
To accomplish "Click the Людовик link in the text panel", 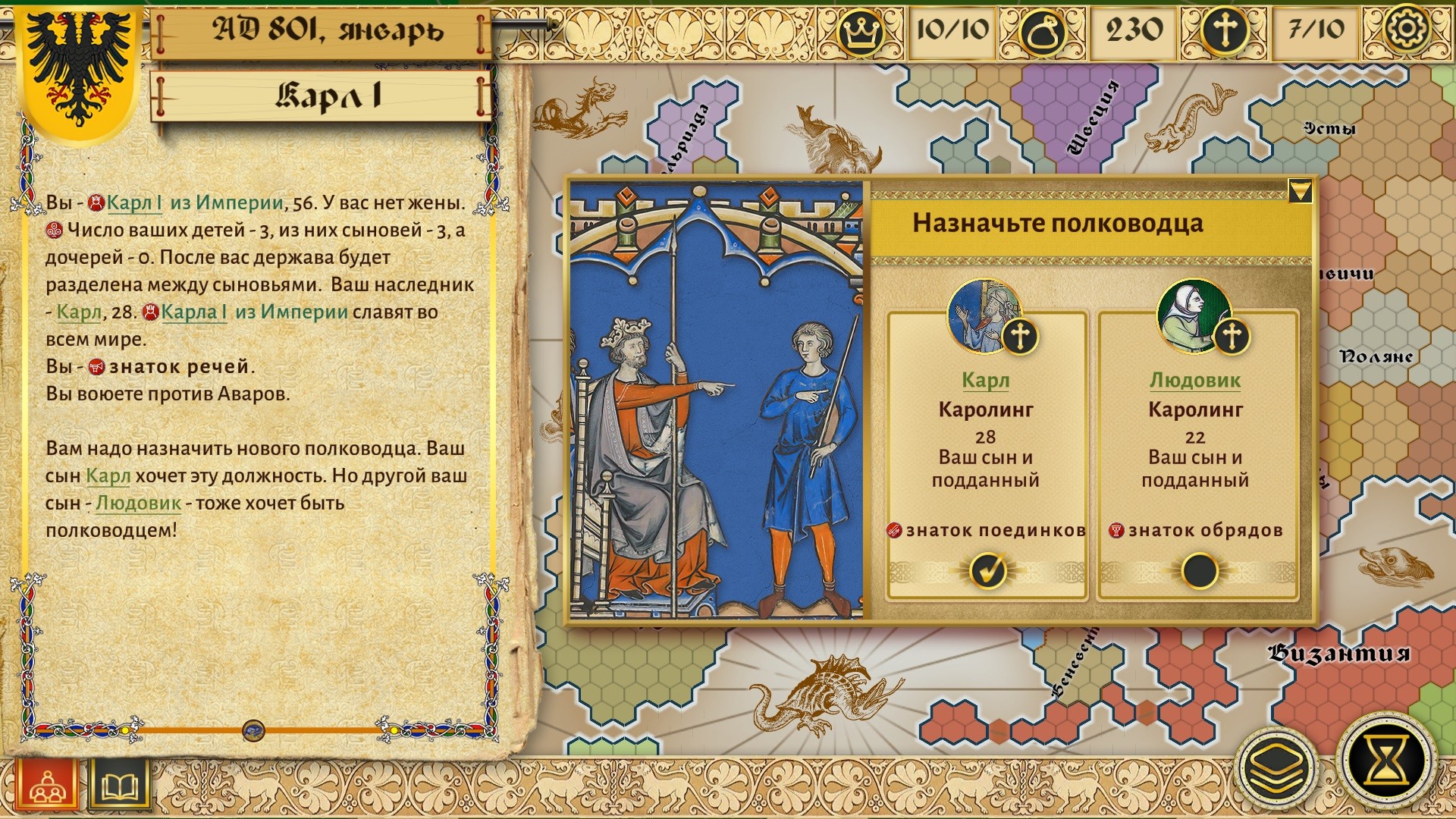I will pyautogui.click(x=138, y=503).
